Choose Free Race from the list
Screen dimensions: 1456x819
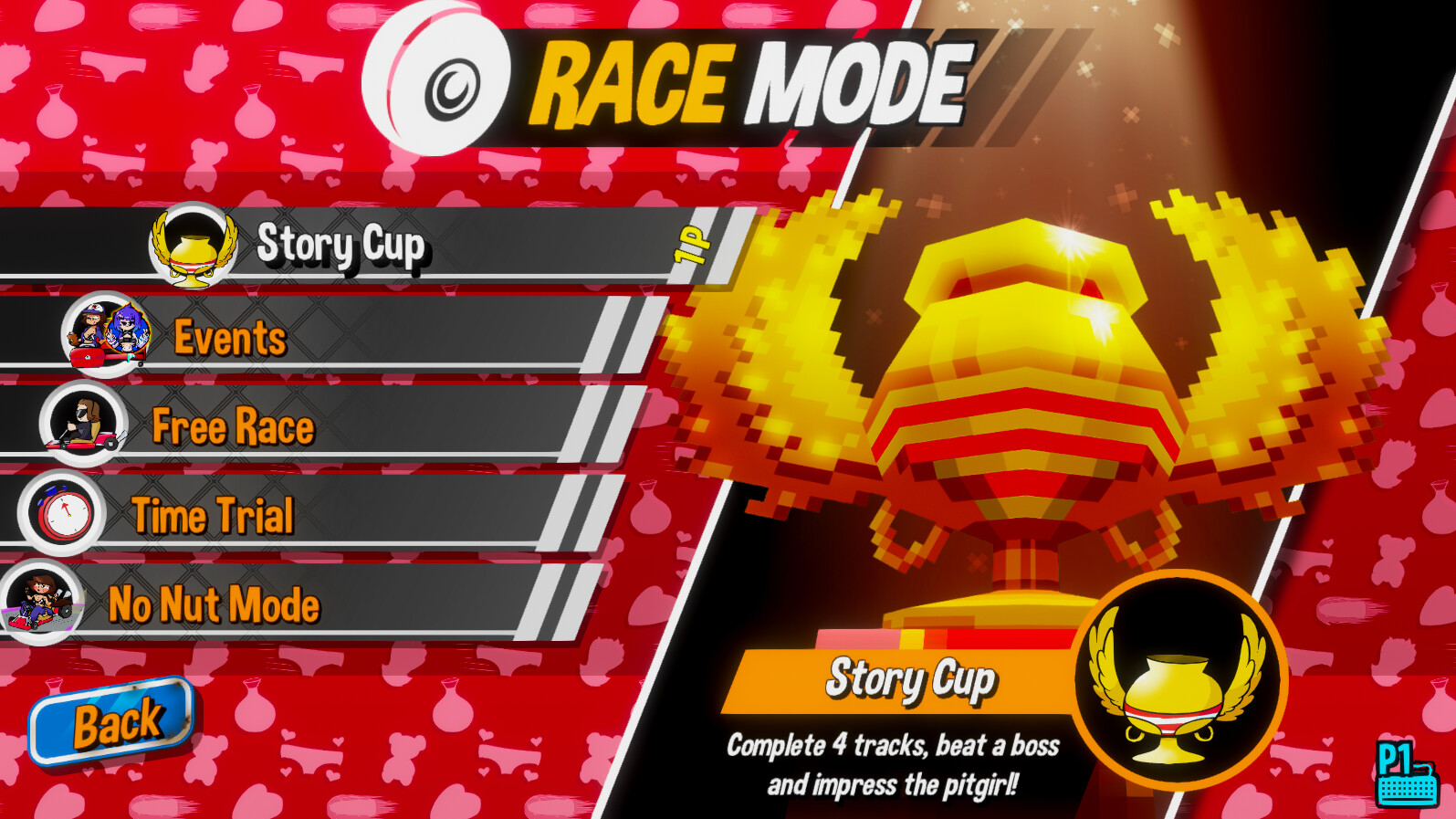point(233,426)
